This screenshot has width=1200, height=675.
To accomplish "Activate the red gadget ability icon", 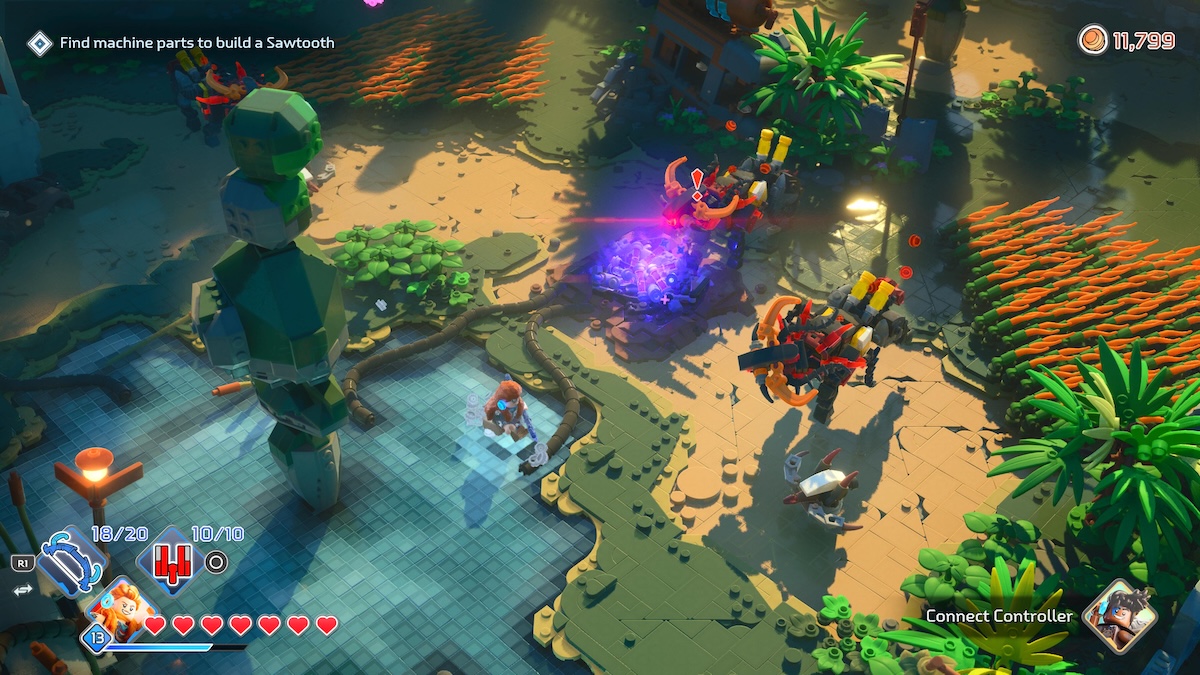I will [x=168, y=562].
